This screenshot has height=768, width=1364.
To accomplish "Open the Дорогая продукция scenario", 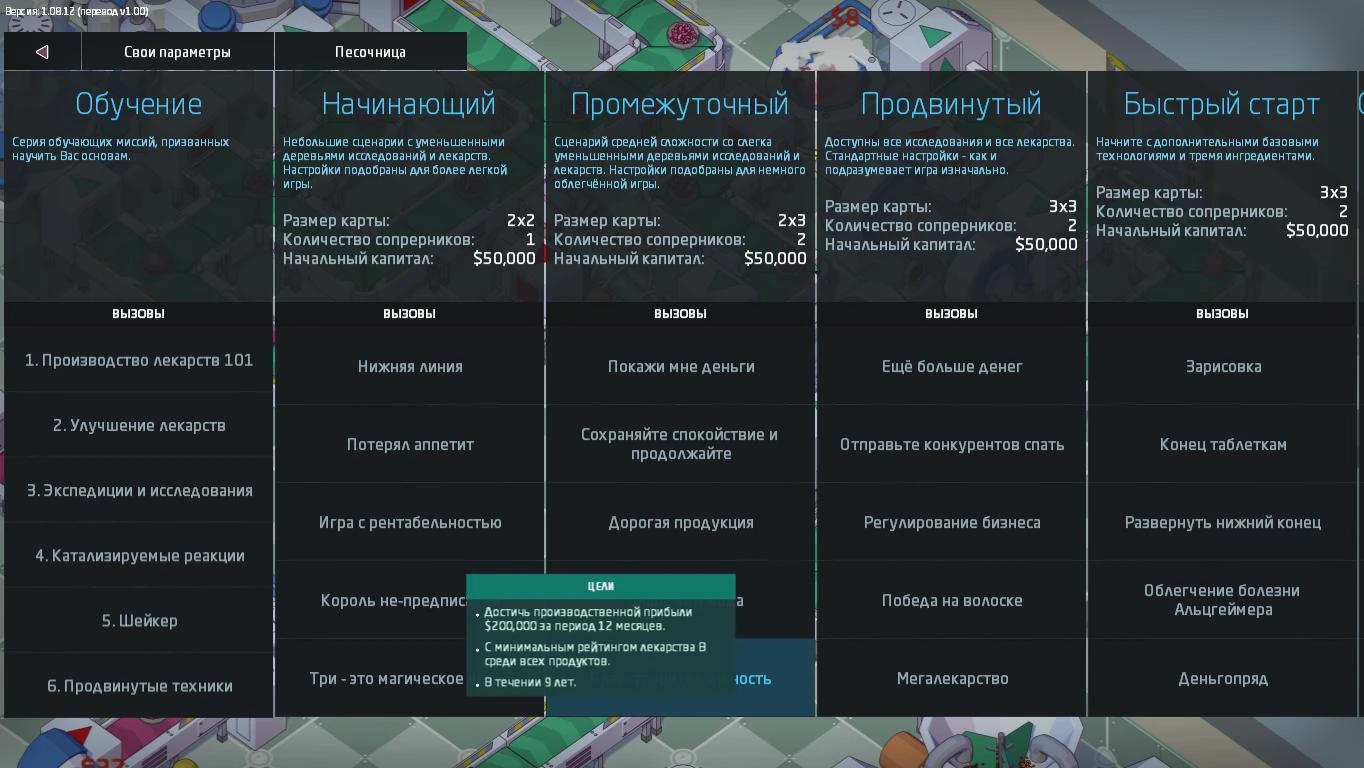I will (x=680, y=522).
